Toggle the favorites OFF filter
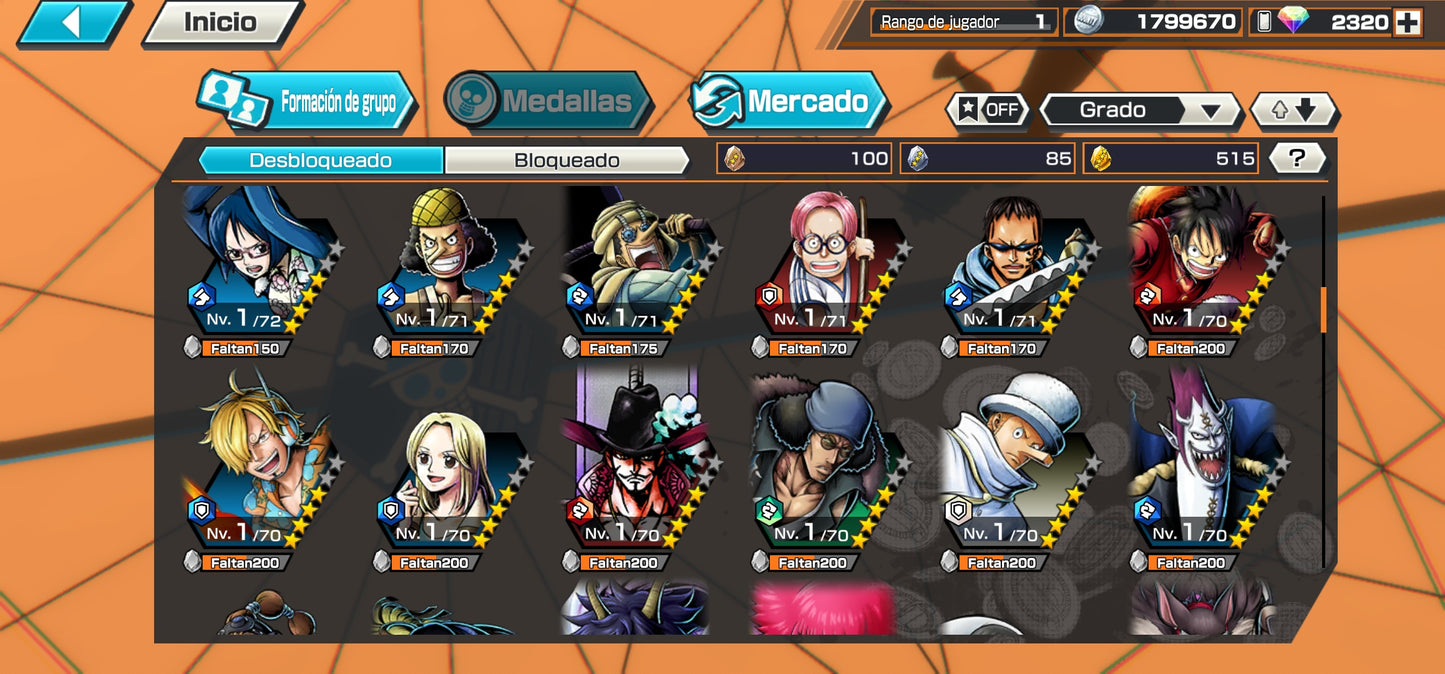The height and width of the screenshot is (674, 1445). coord(988,110)
